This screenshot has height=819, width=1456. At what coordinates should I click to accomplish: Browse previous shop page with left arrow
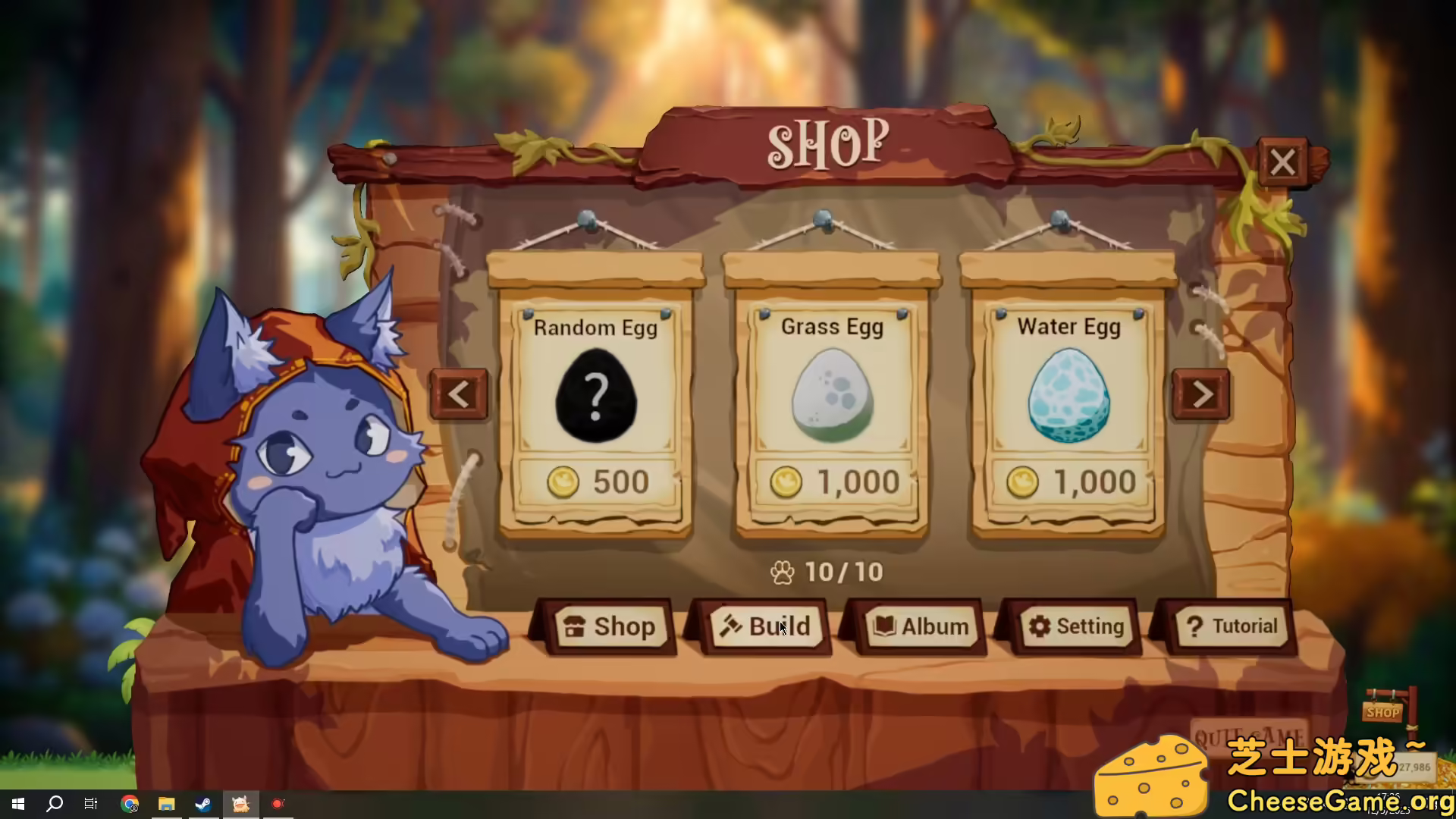coord(460,395)
